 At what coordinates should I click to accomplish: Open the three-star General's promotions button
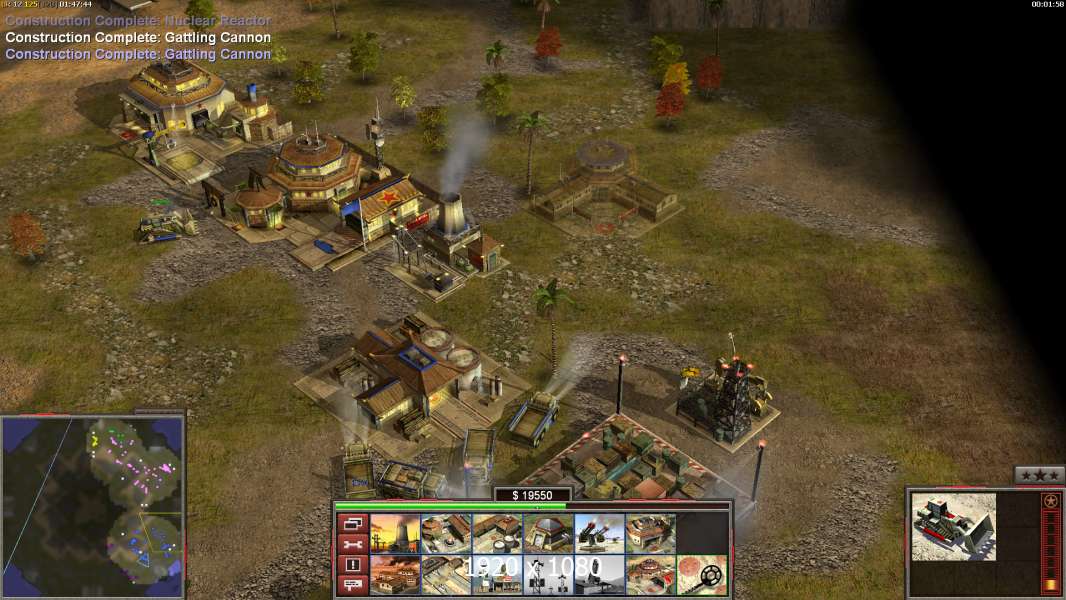(x=1039, y=475)
